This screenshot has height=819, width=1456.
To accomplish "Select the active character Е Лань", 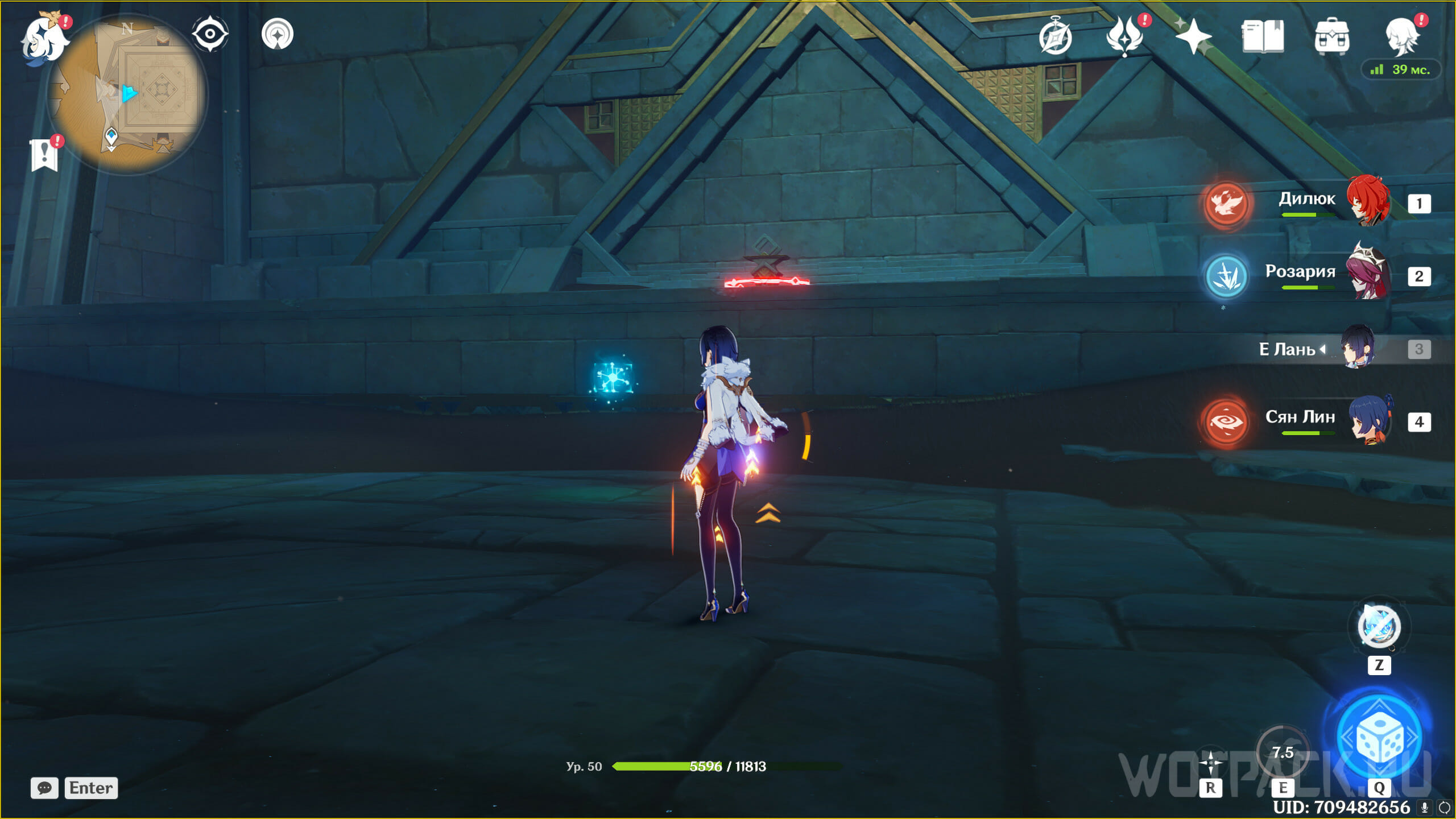I will coord(1356,348).
